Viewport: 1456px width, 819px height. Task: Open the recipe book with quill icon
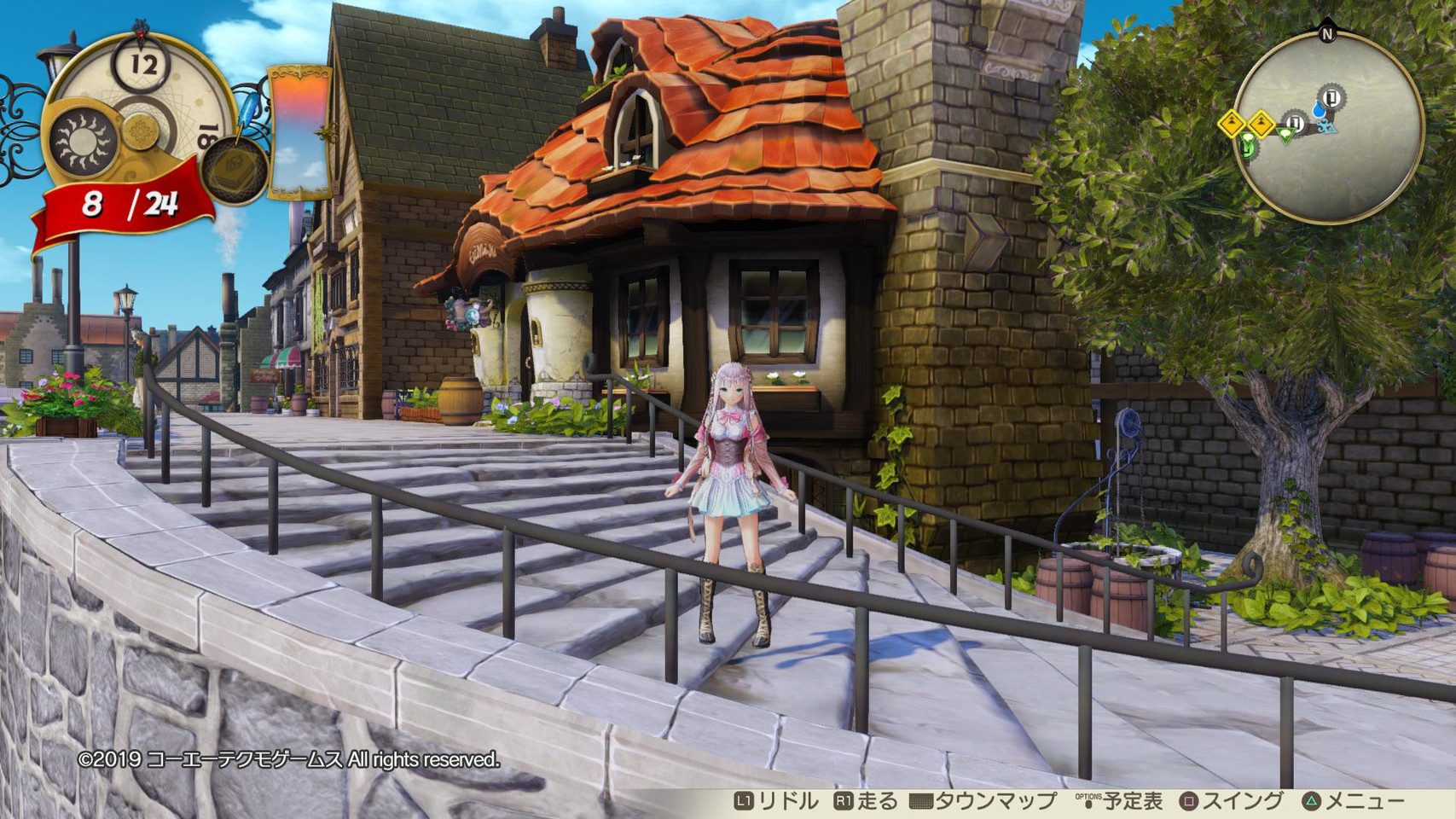(x=233, y=166)
